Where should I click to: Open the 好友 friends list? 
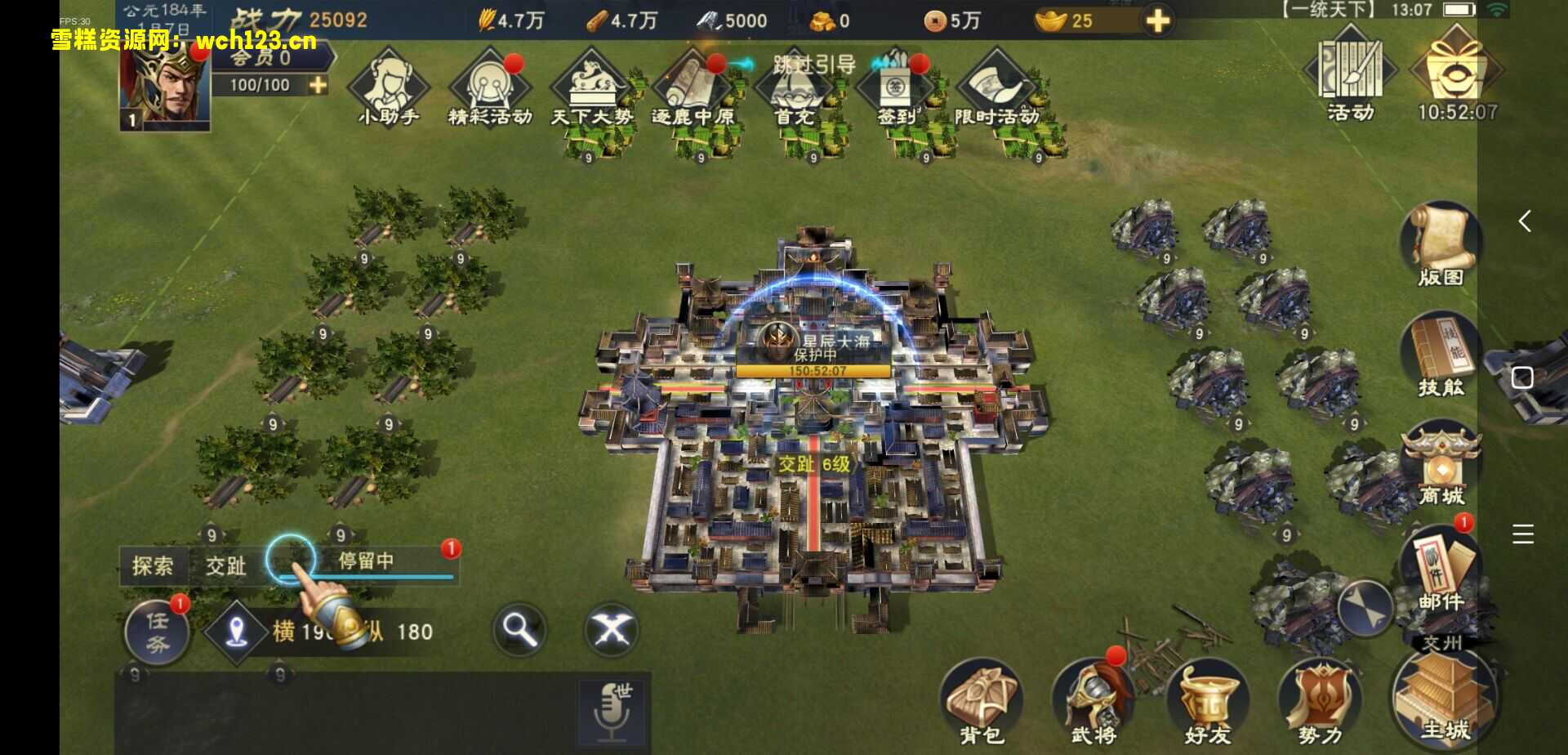[x=1207, y=703]
